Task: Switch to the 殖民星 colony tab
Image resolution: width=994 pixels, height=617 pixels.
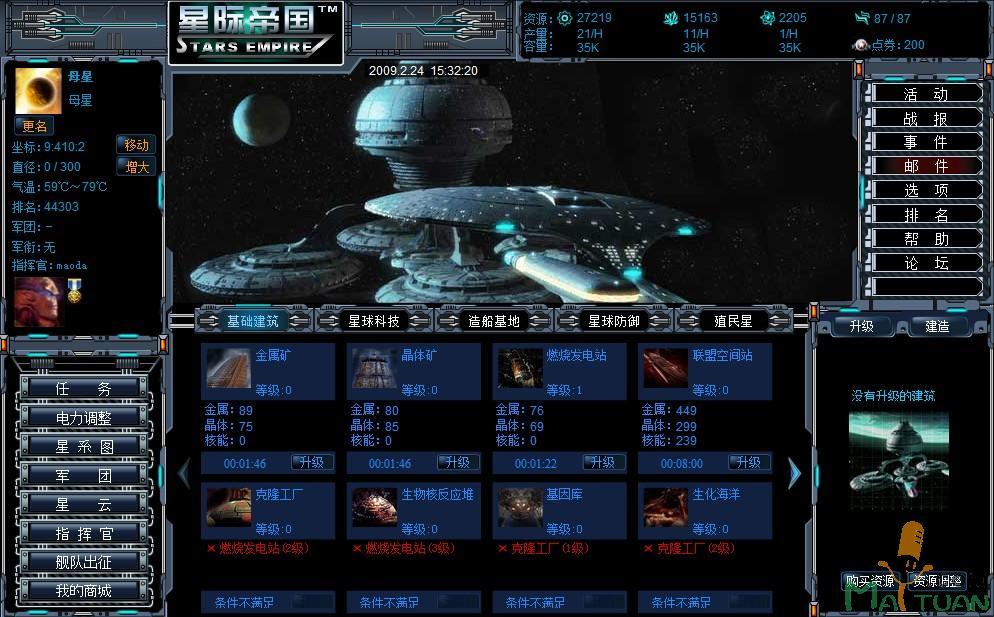Action: click(733, 321)
